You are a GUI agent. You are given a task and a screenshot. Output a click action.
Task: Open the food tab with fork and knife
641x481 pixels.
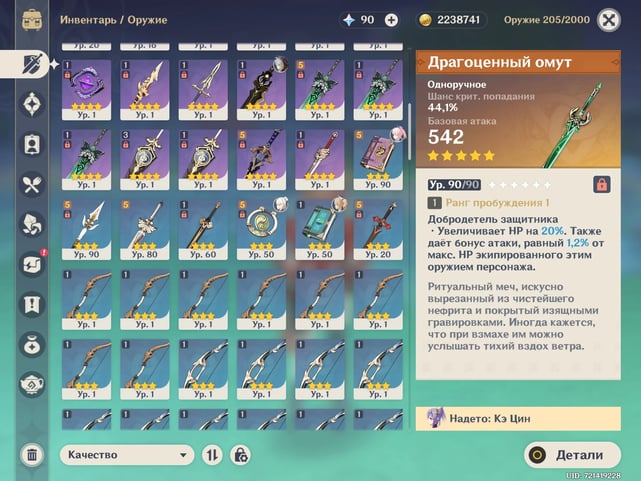[x=31, y=184]
